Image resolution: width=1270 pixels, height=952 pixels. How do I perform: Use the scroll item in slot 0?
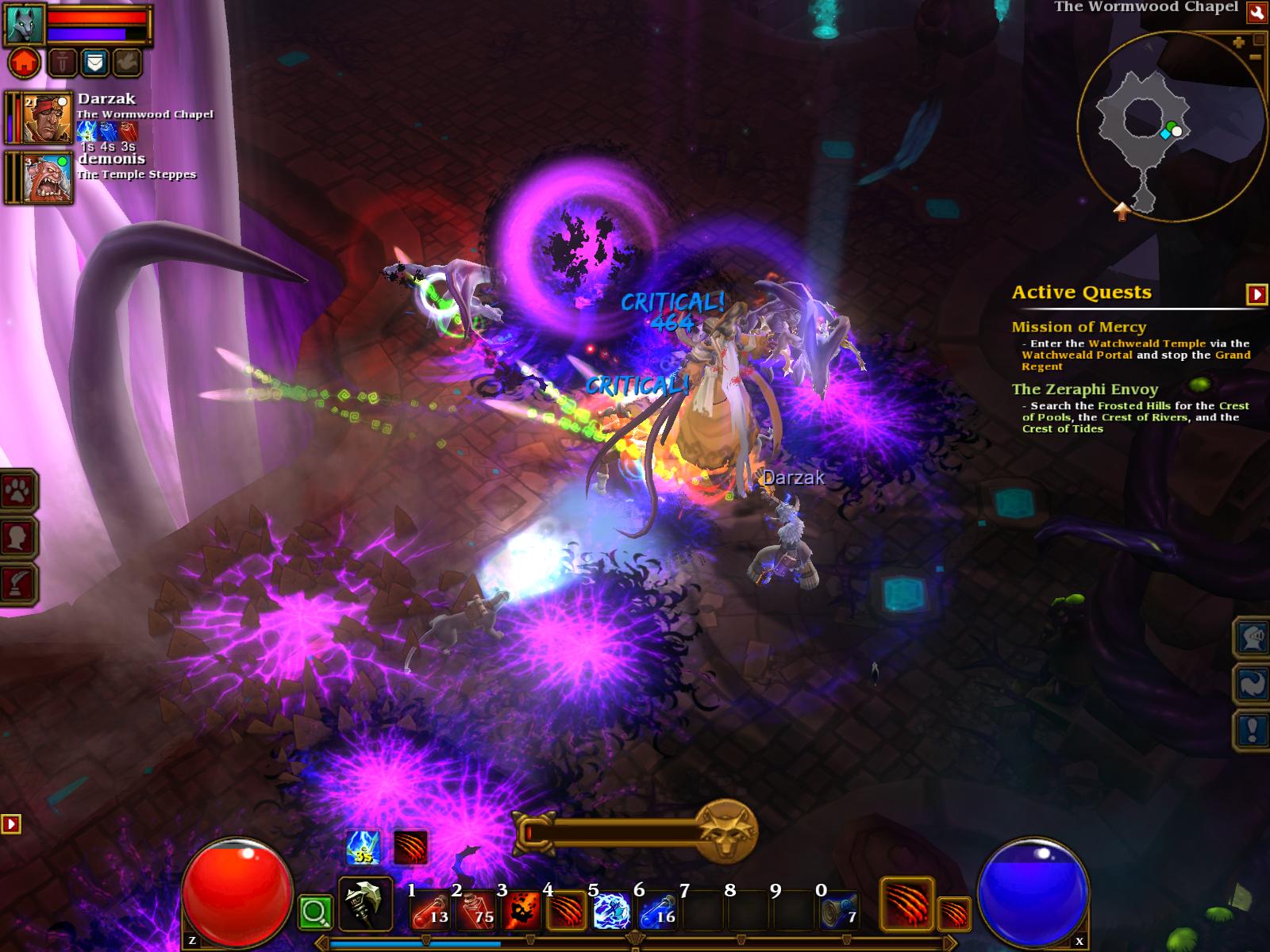(839, 910)
